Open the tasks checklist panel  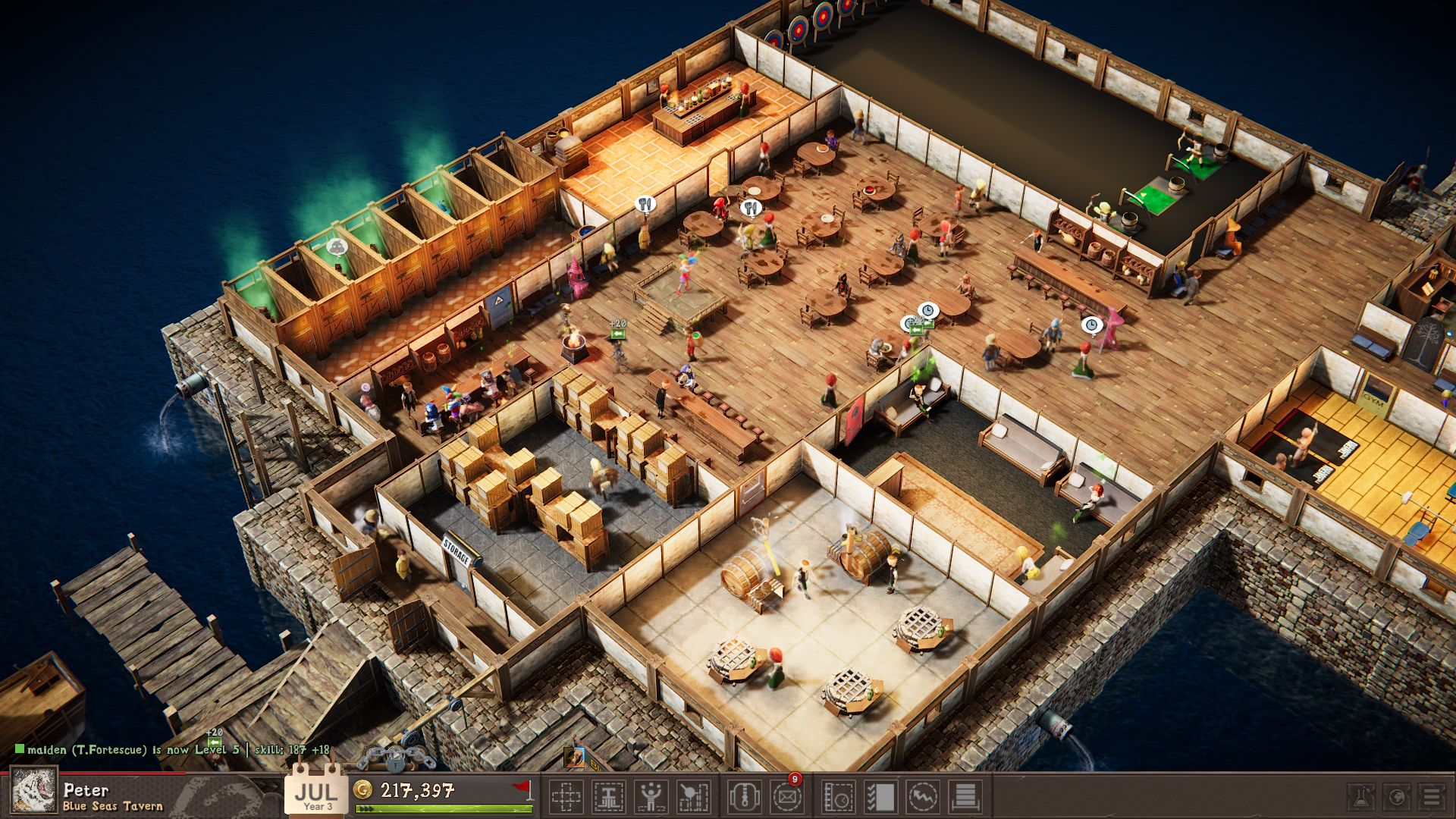coord(880,795)
